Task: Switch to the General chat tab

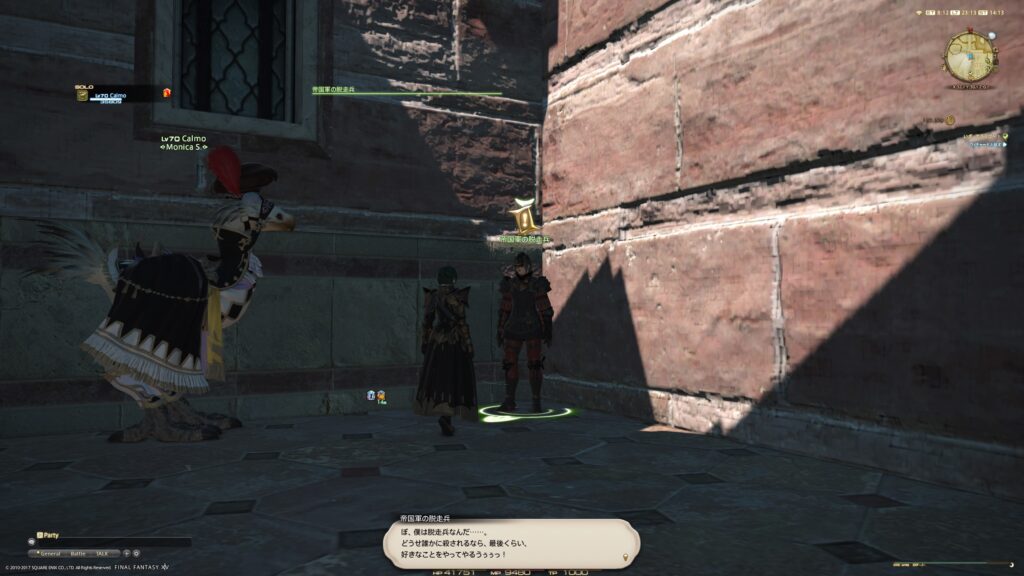Action: 50,552
